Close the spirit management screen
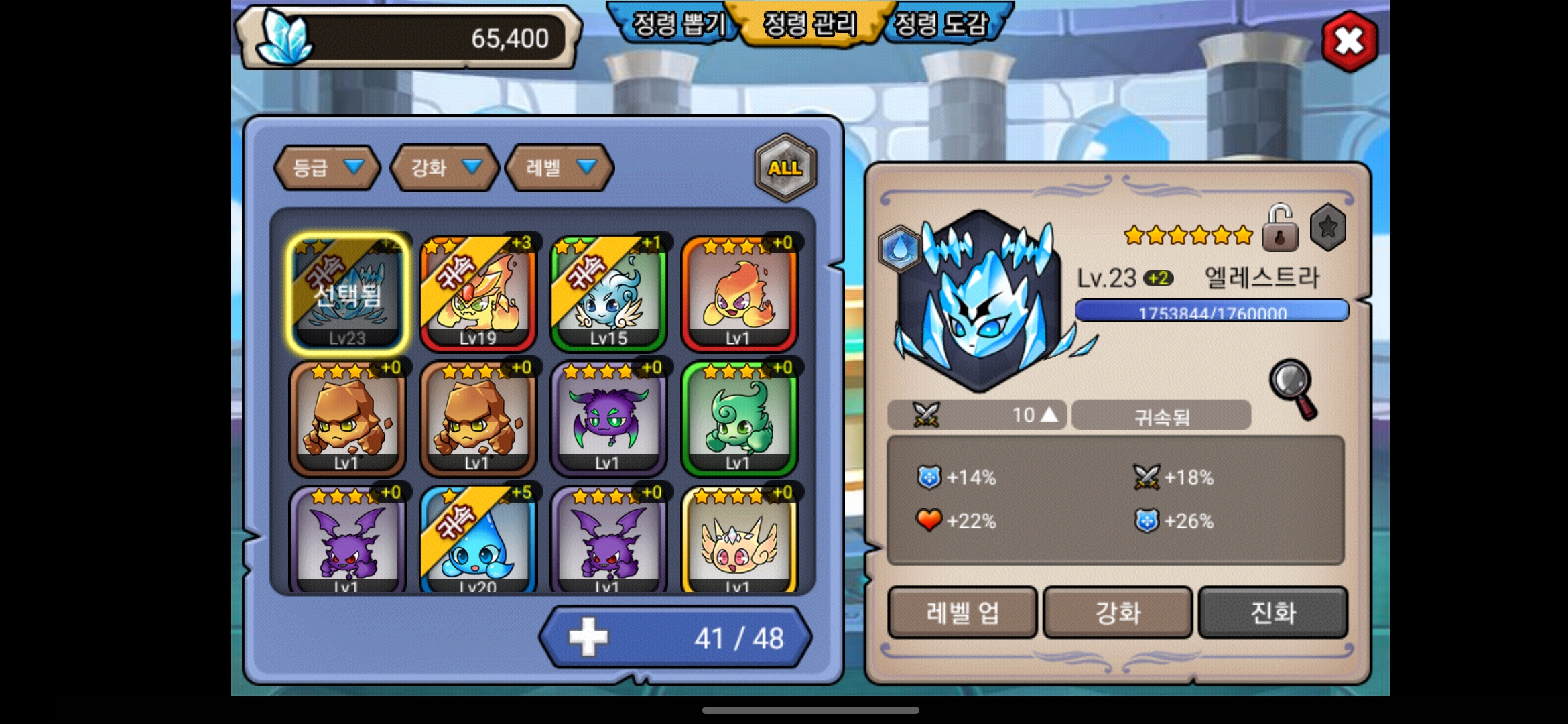This screenshot has width=1568, height=724. coord(1349,42)
